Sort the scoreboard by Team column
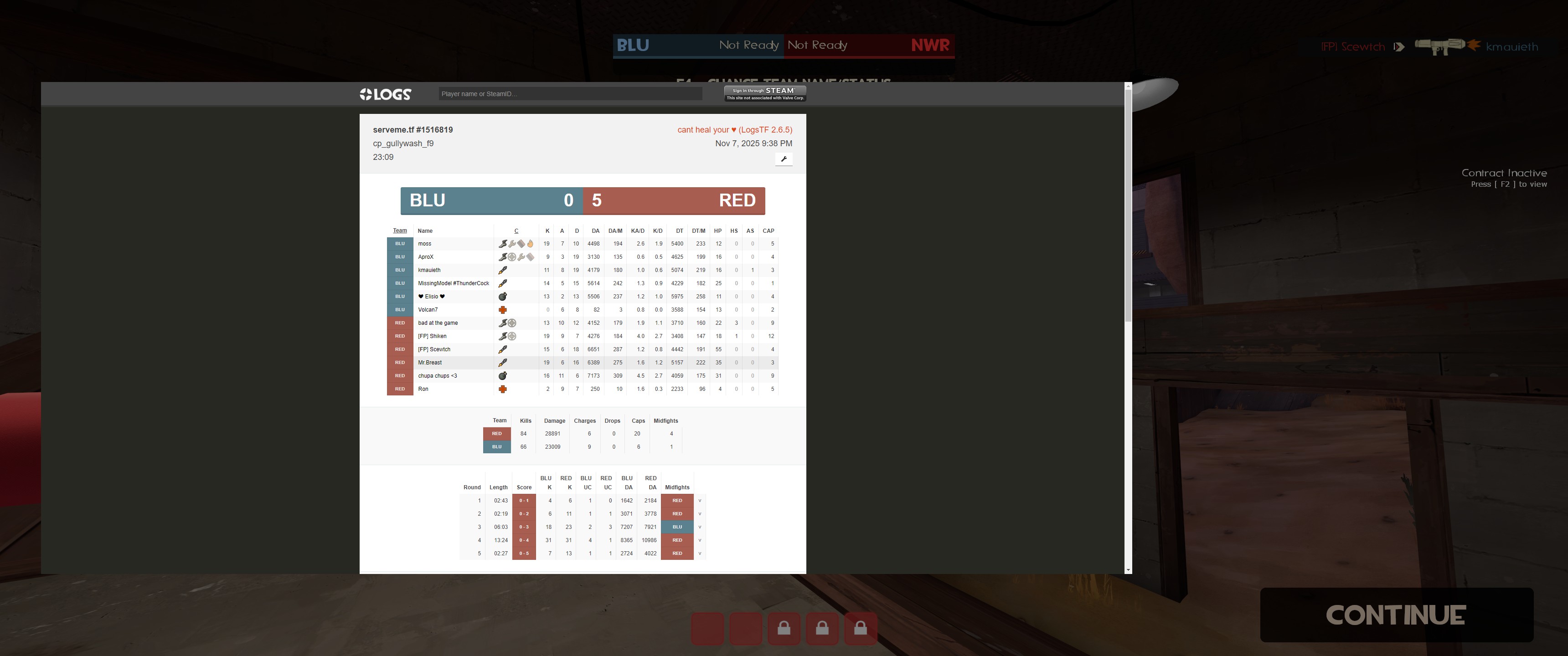The width and height of the screenshot is (1568, 656). (400, 231)
